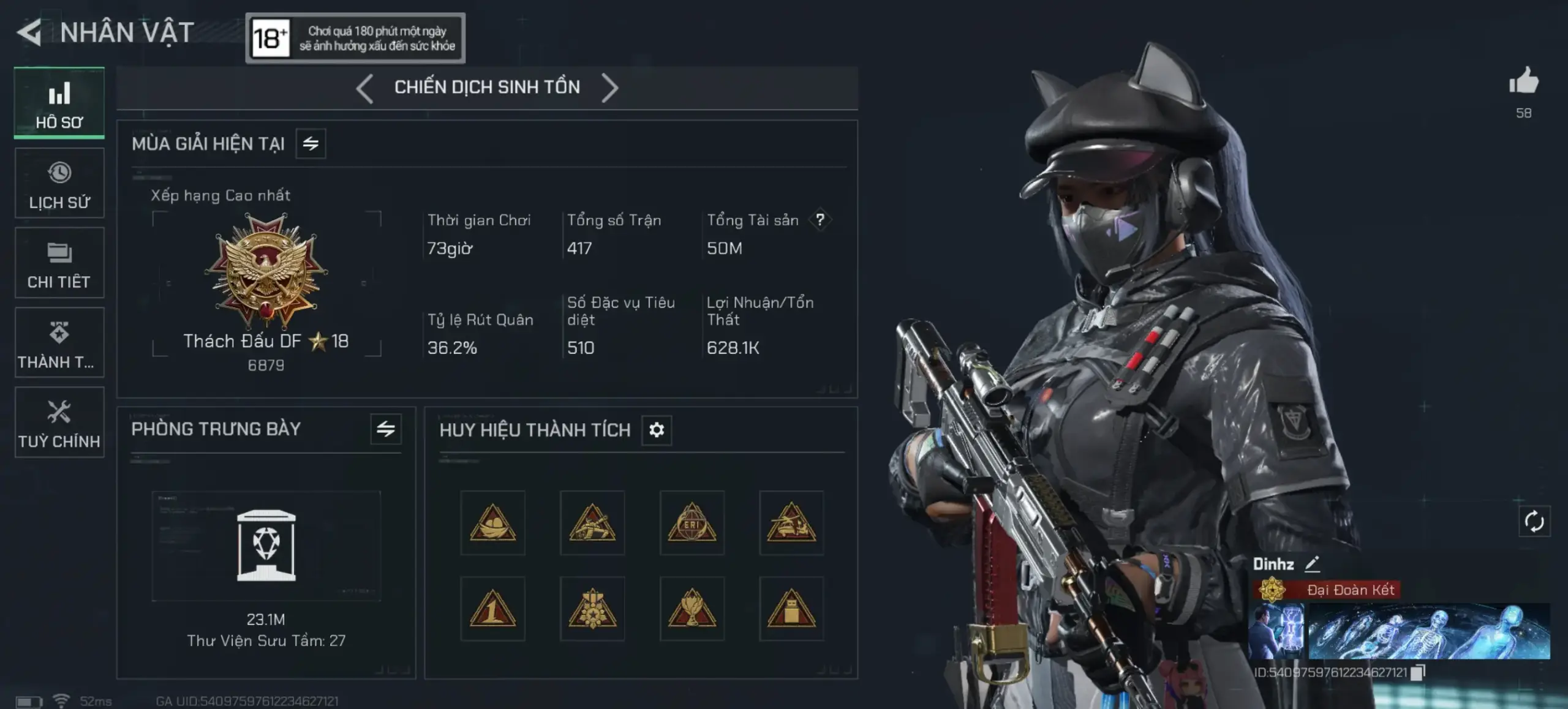Click the gear icon beside Huy Hiệu Thành Tích
This screenshot has width=1568, height=709.
(x=657, y=430)
